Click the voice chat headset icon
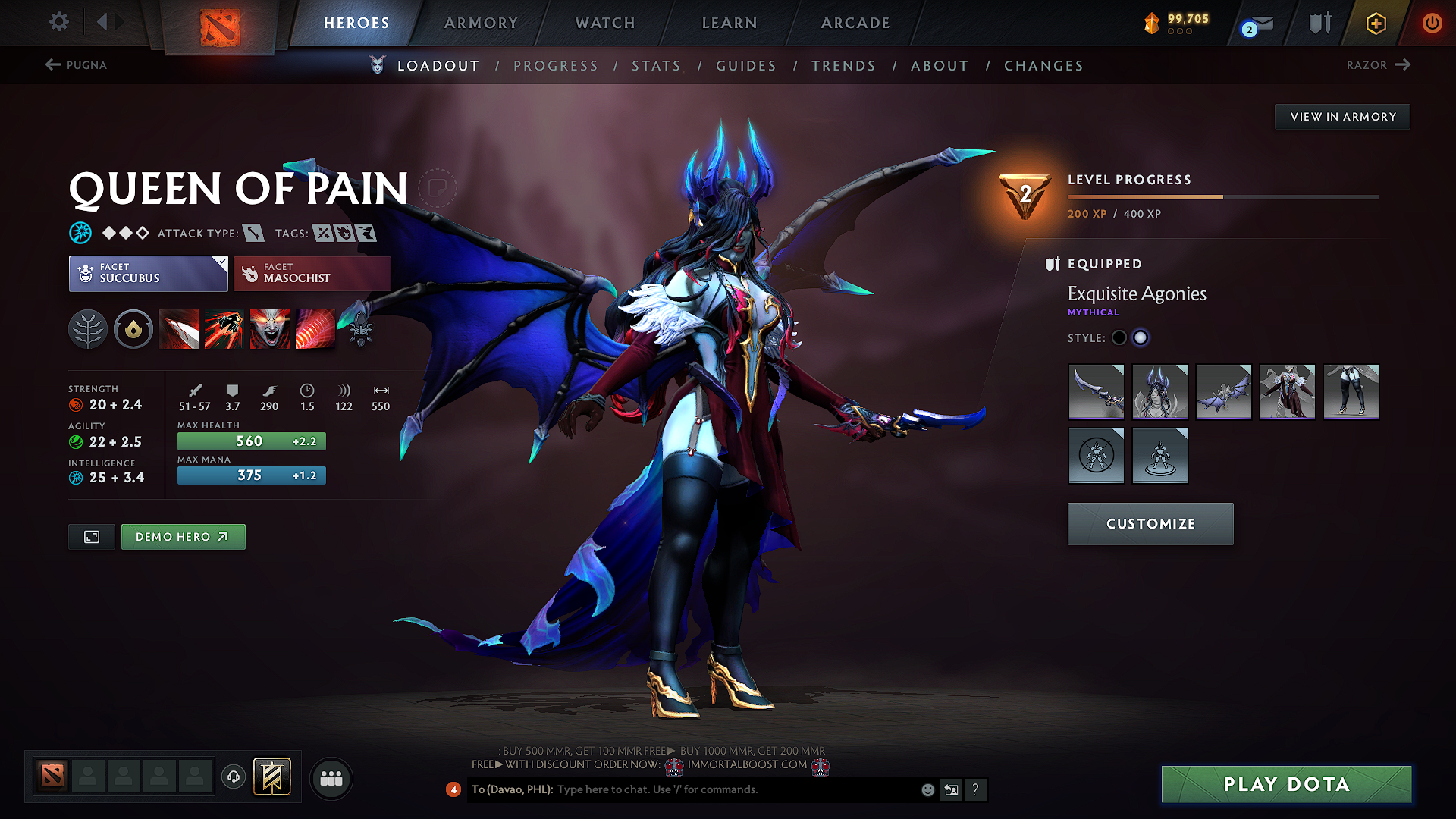This screenshot has height=819, width=1456. click(233, 778)
